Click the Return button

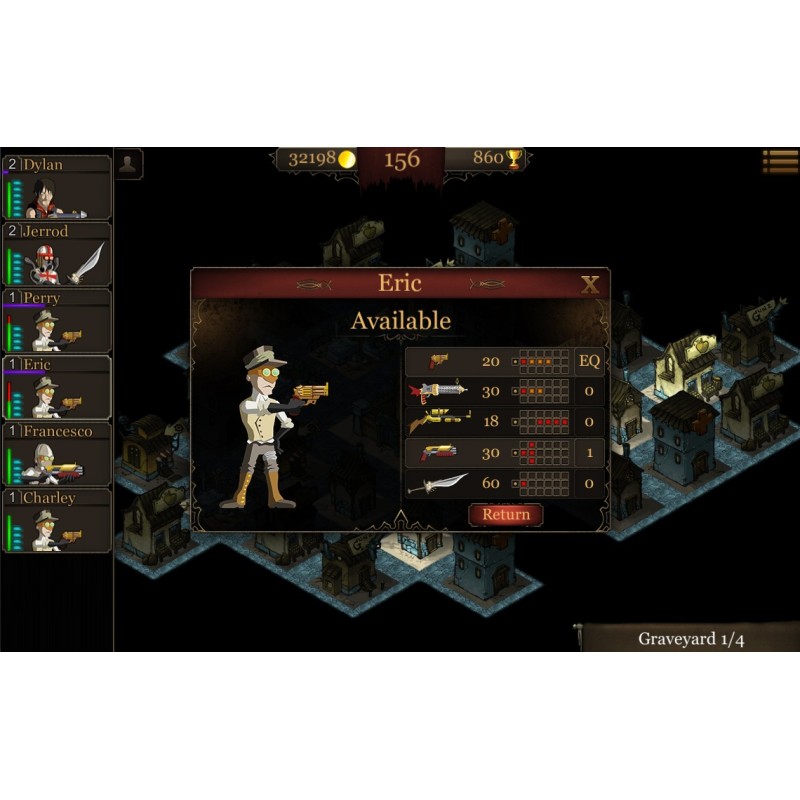click(x=506, y=514)
